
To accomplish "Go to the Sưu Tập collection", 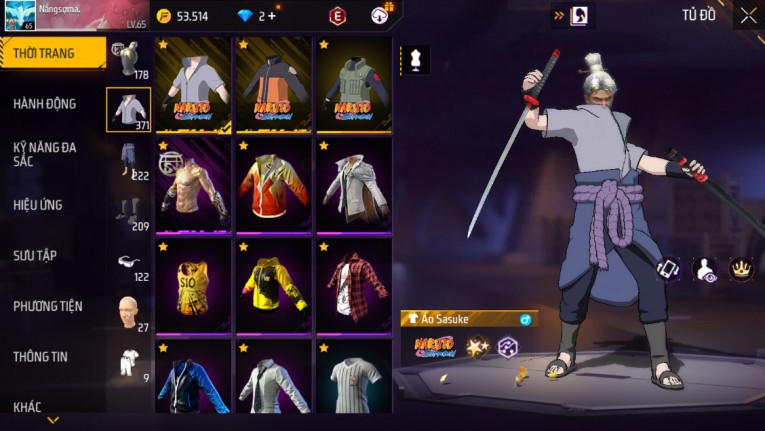I will (x=37, y=256).
